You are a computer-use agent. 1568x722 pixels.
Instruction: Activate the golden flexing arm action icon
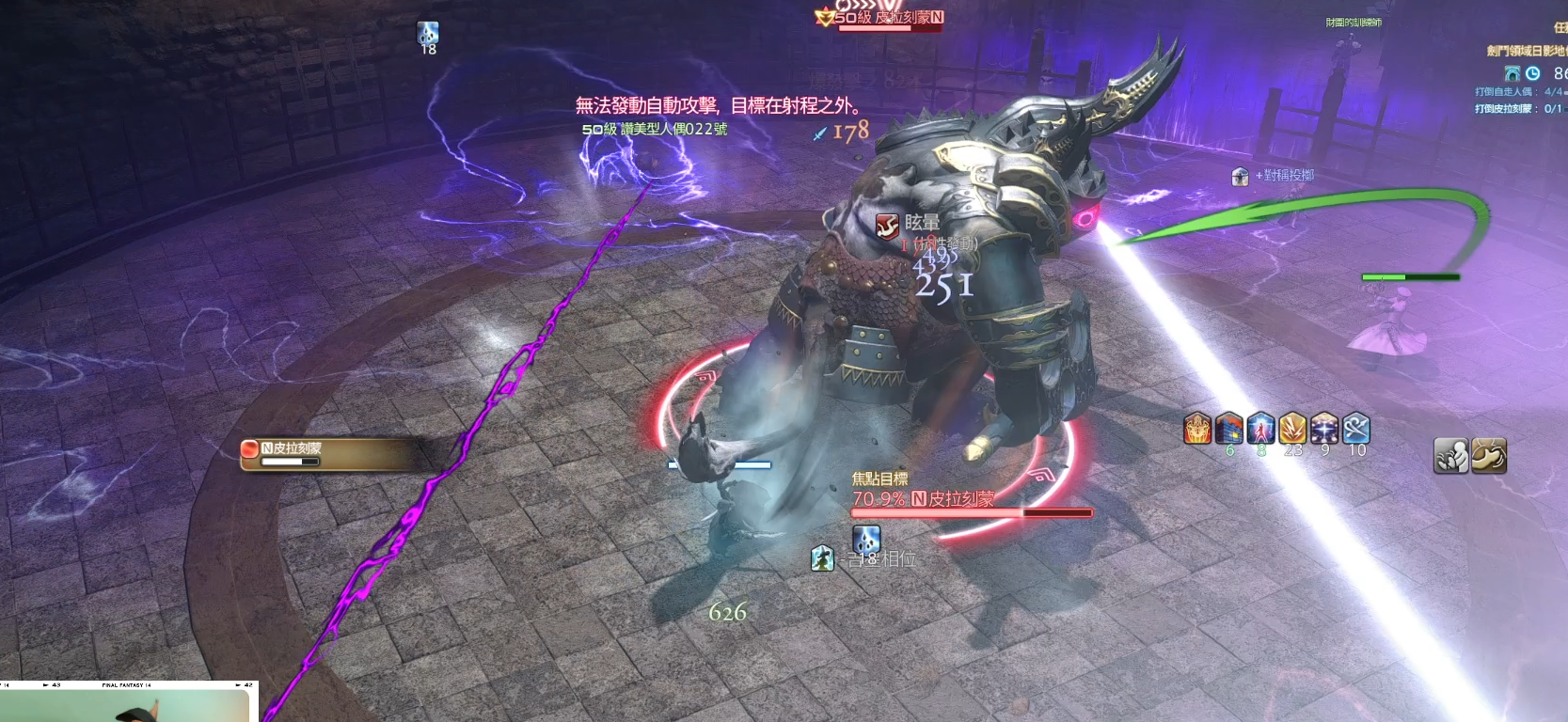pyautogui.click(x=1489, y=456)
